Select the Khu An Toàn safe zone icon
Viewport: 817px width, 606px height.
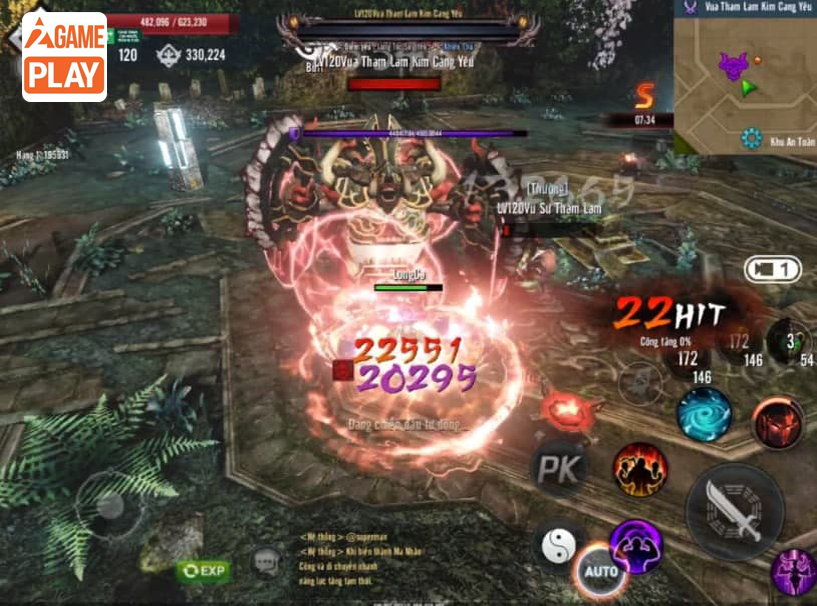[x=752, y=139]
